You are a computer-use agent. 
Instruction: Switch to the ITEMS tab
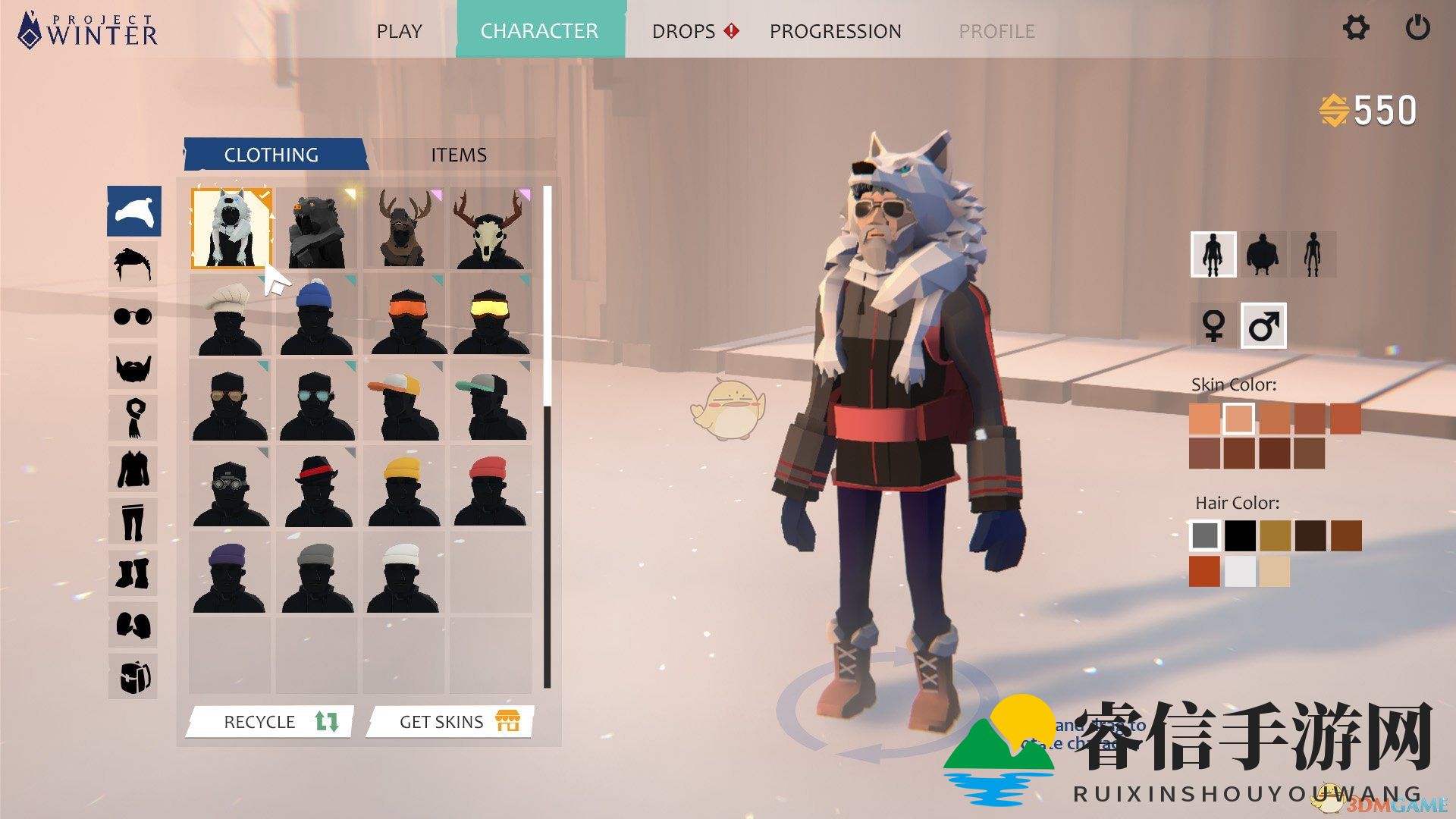(459, 155)
